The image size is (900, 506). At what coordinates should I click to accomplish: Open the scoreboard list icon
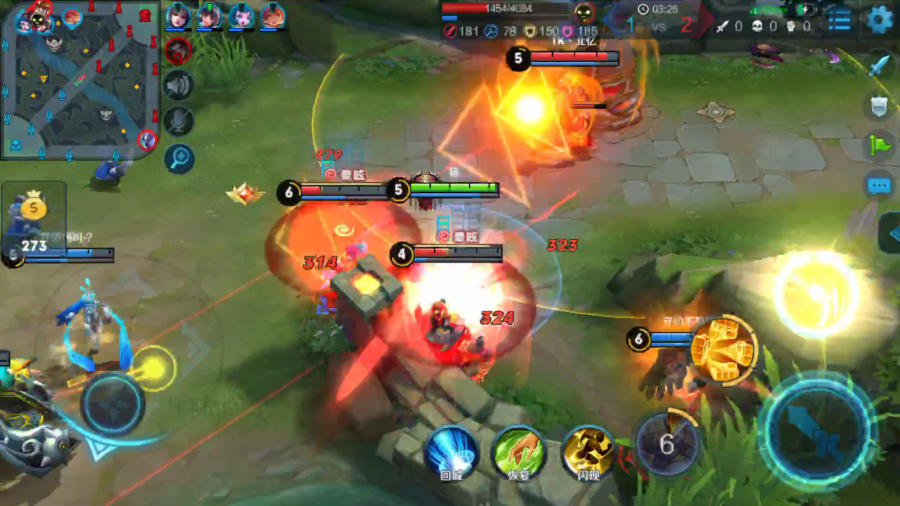coord(840,19)
